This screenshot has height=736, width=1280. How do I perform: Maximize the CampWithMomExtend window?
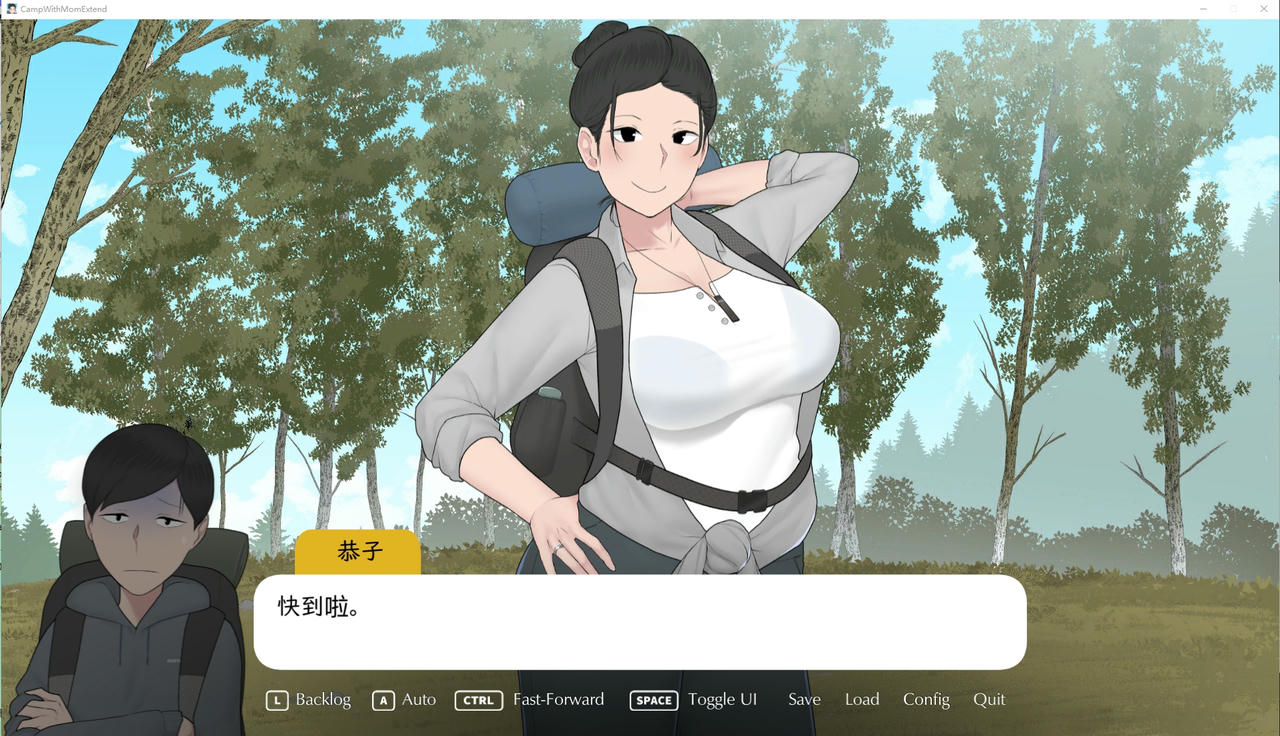tap(1233, 9)
